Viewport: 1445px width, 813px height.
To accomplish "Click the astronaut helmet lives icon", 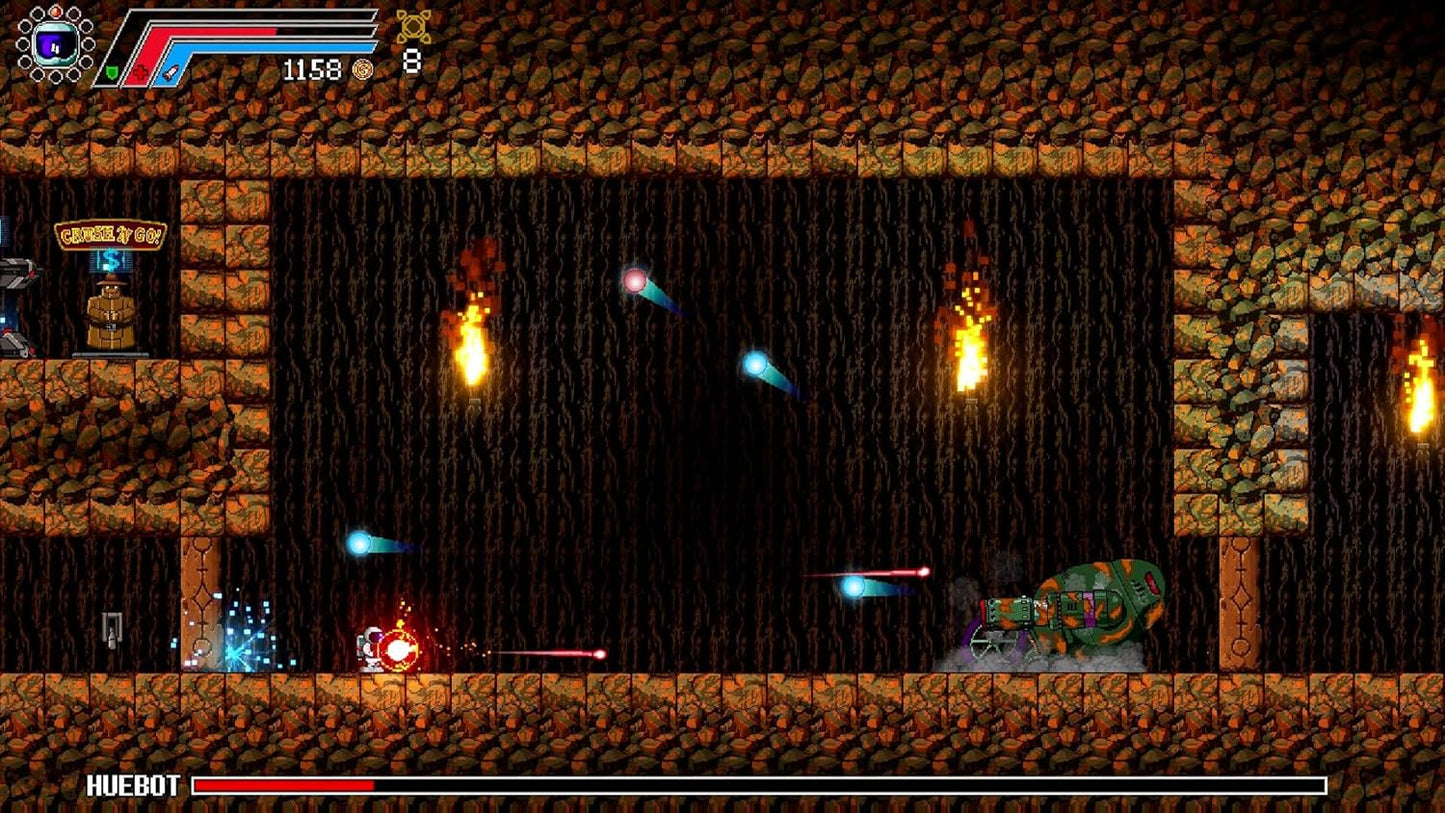I will click(x=54, y=43).
